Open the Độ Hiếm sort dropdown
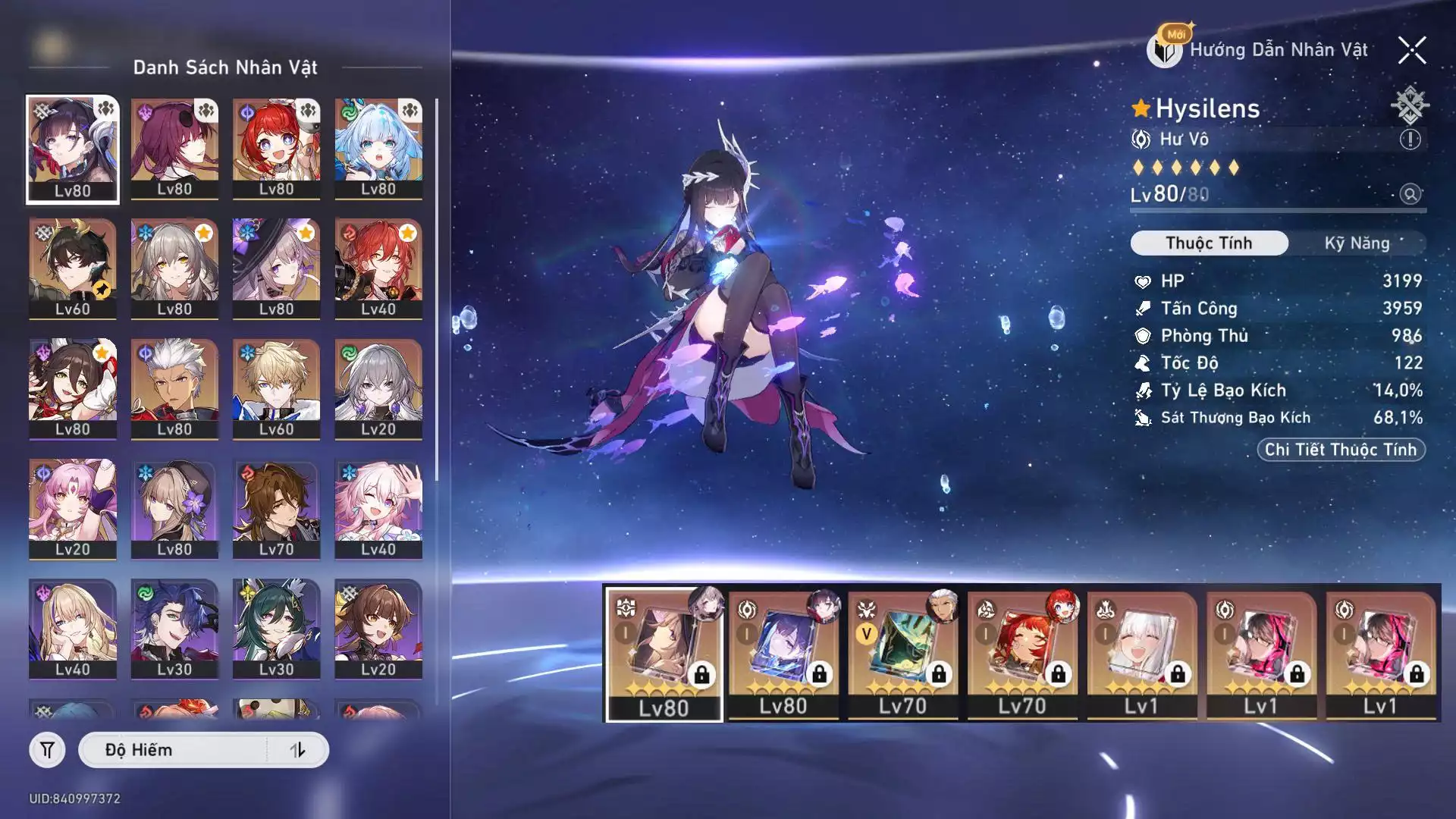Screen dimensions: 1456x819 coord(174,750)
